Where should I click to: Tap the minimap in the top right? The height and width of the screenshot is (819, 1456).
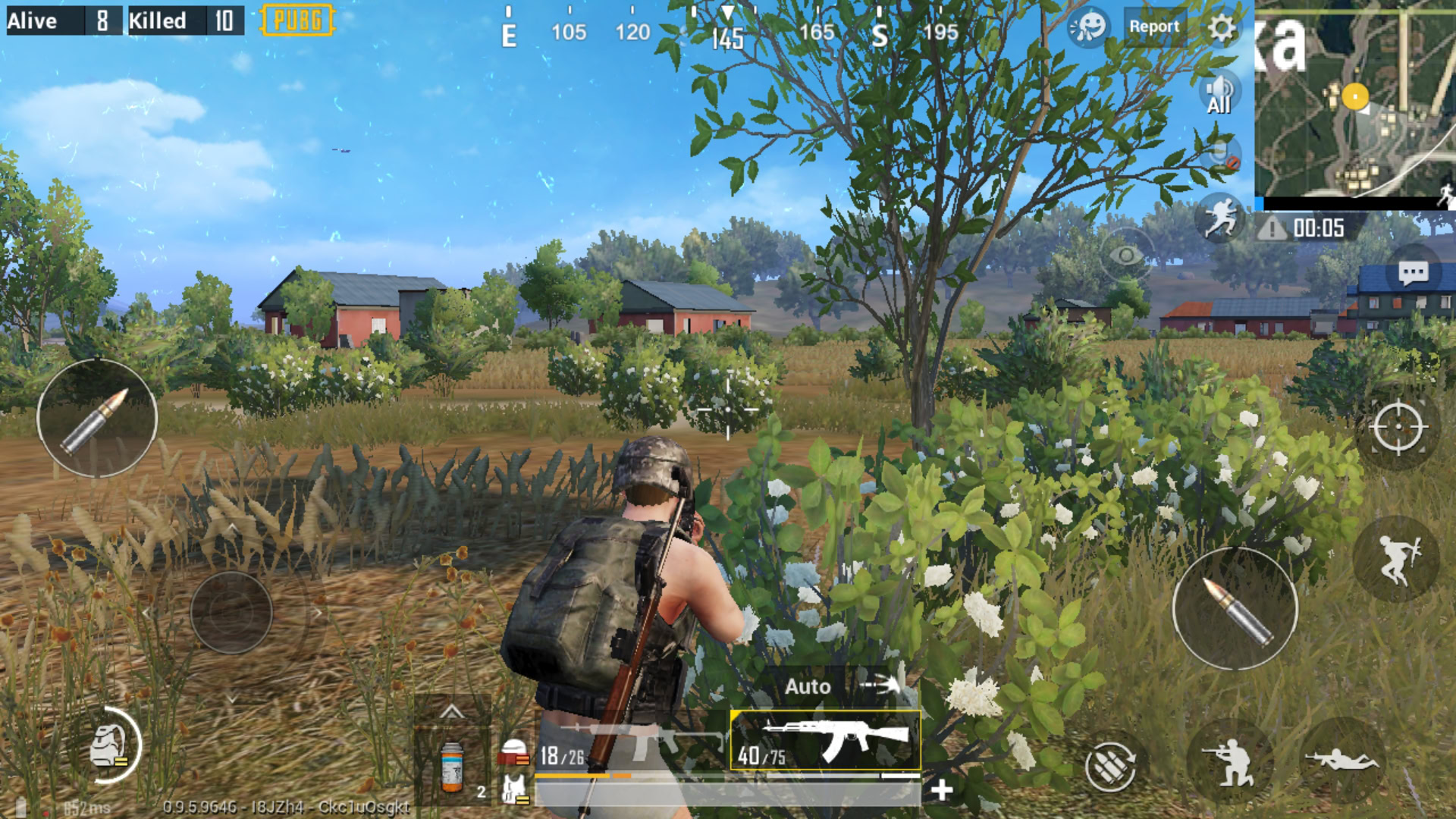click(1357, 99)
